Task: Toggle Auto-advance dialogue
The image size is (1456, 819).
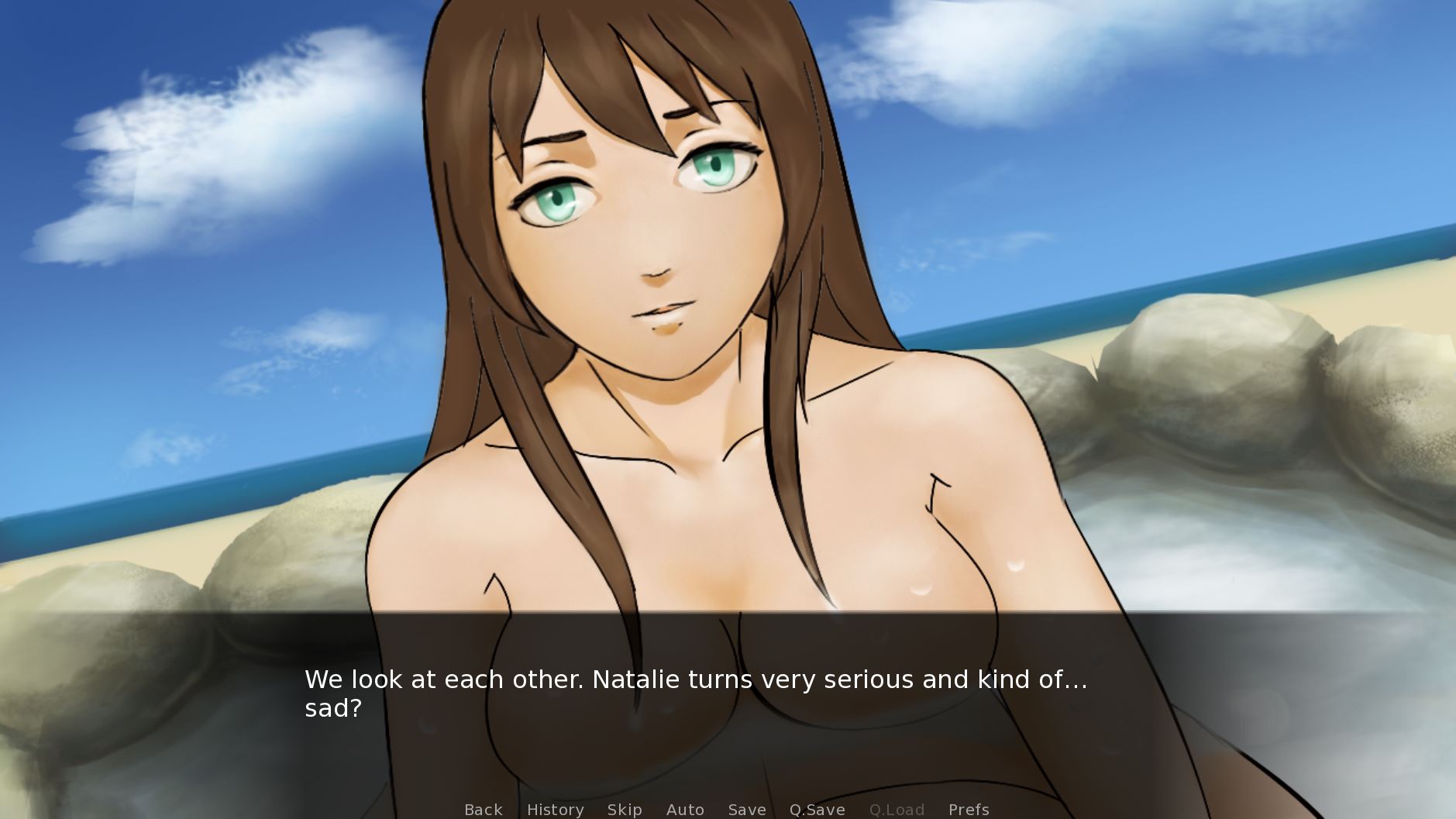Action: coord(685,810)
